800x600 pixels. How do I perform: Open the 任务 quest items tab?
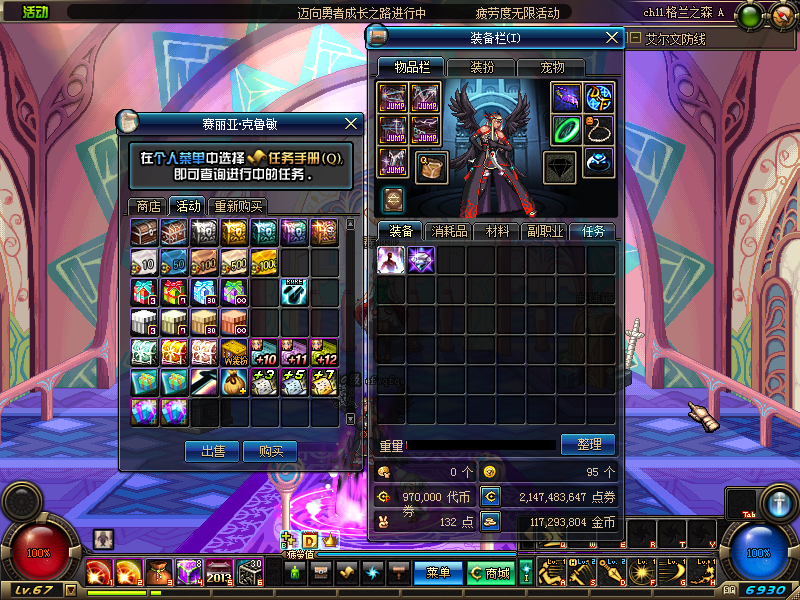(593, 231)
